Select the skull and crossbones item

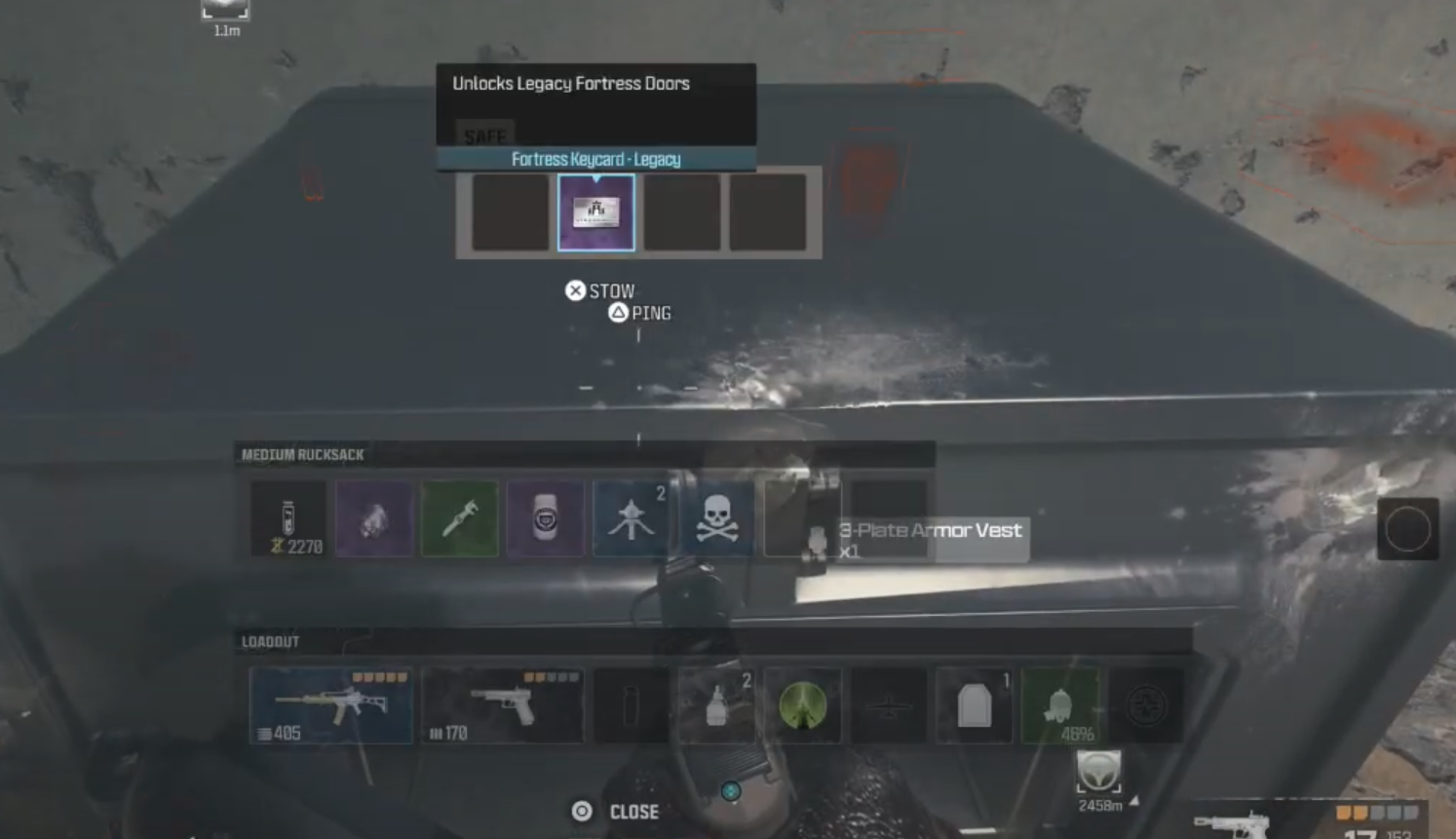717,519
